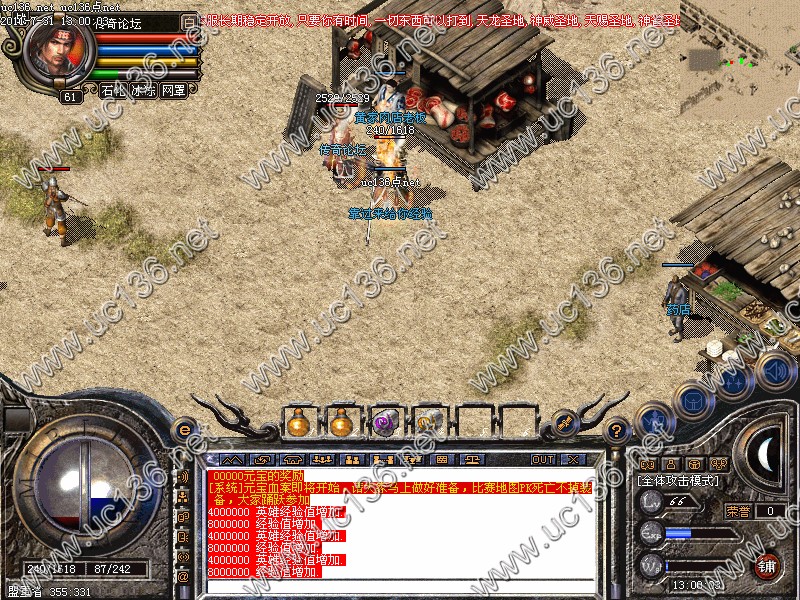
Task: Switch the 全体攻击模式 attack mode label
Action: click(x=679, y=481)
